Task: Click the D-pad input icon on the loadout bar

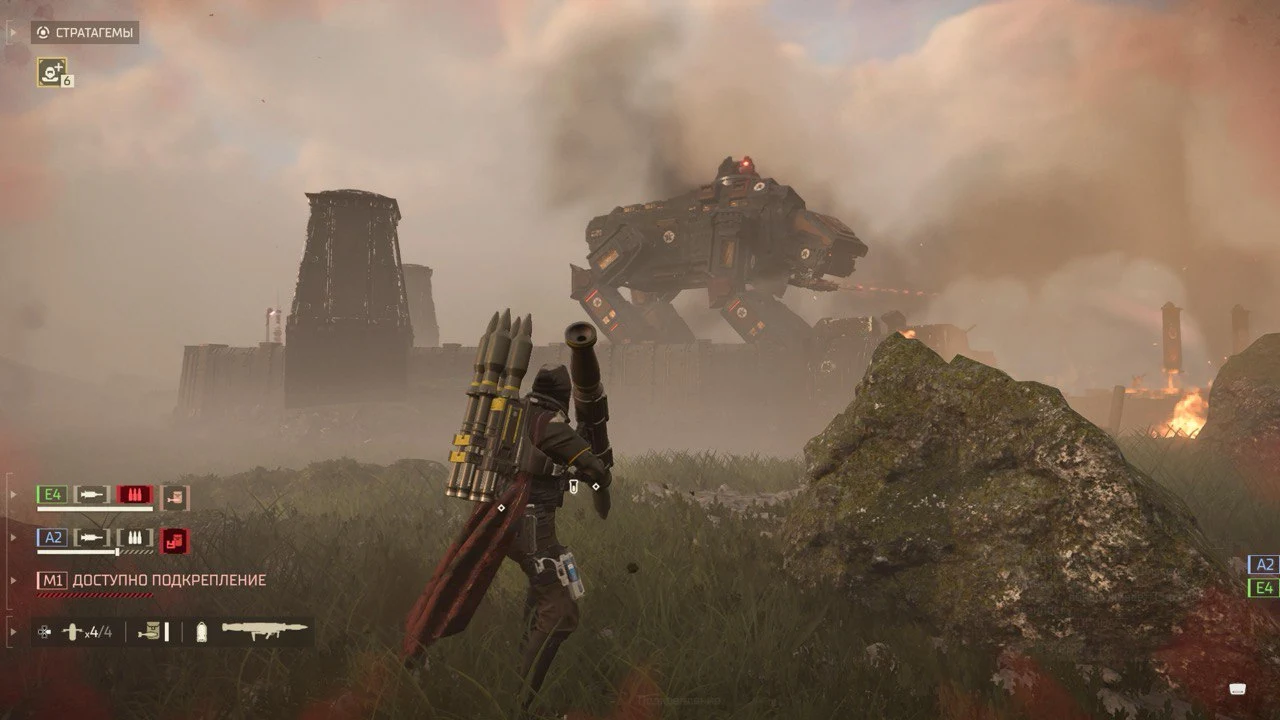Action: (44, 632)
